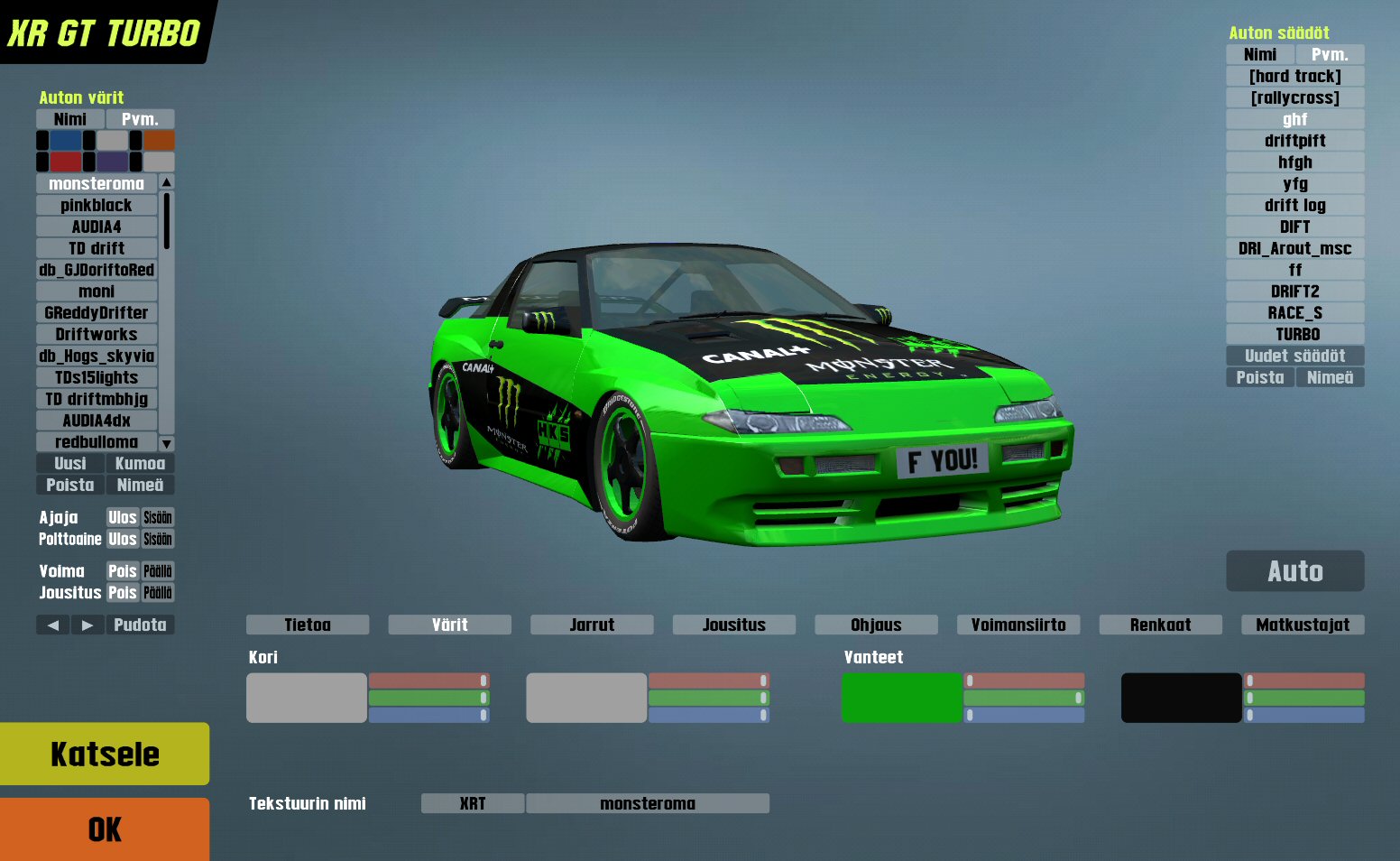Open the Jousitus settings tab
1400x861 pixels.
pyautogui.click(x=733, y=625)
